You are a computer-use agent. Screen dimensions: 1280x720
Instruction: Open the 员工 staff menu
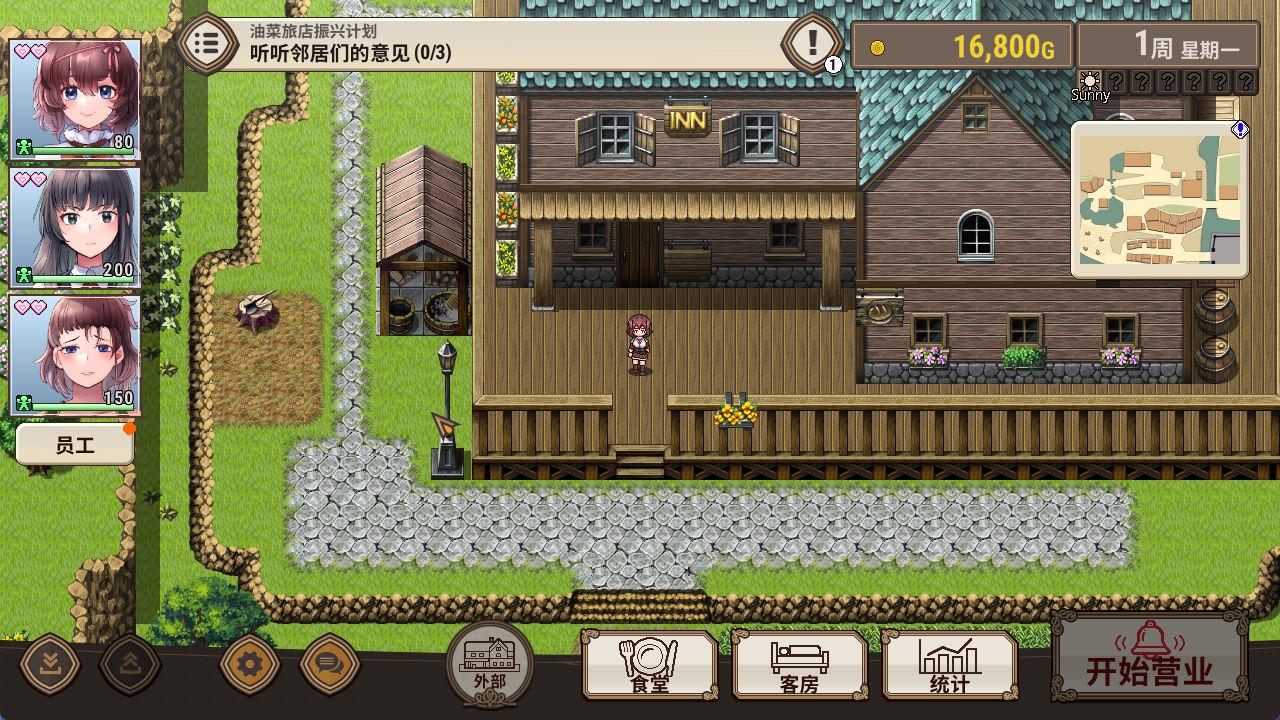[75, 445]
